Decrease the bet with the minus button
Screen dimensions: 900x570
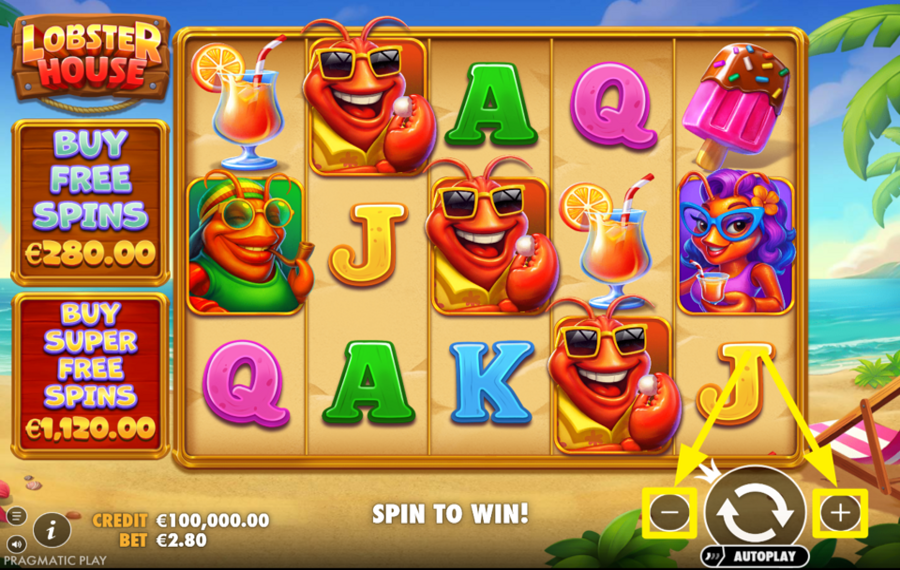tap(670, 513)
